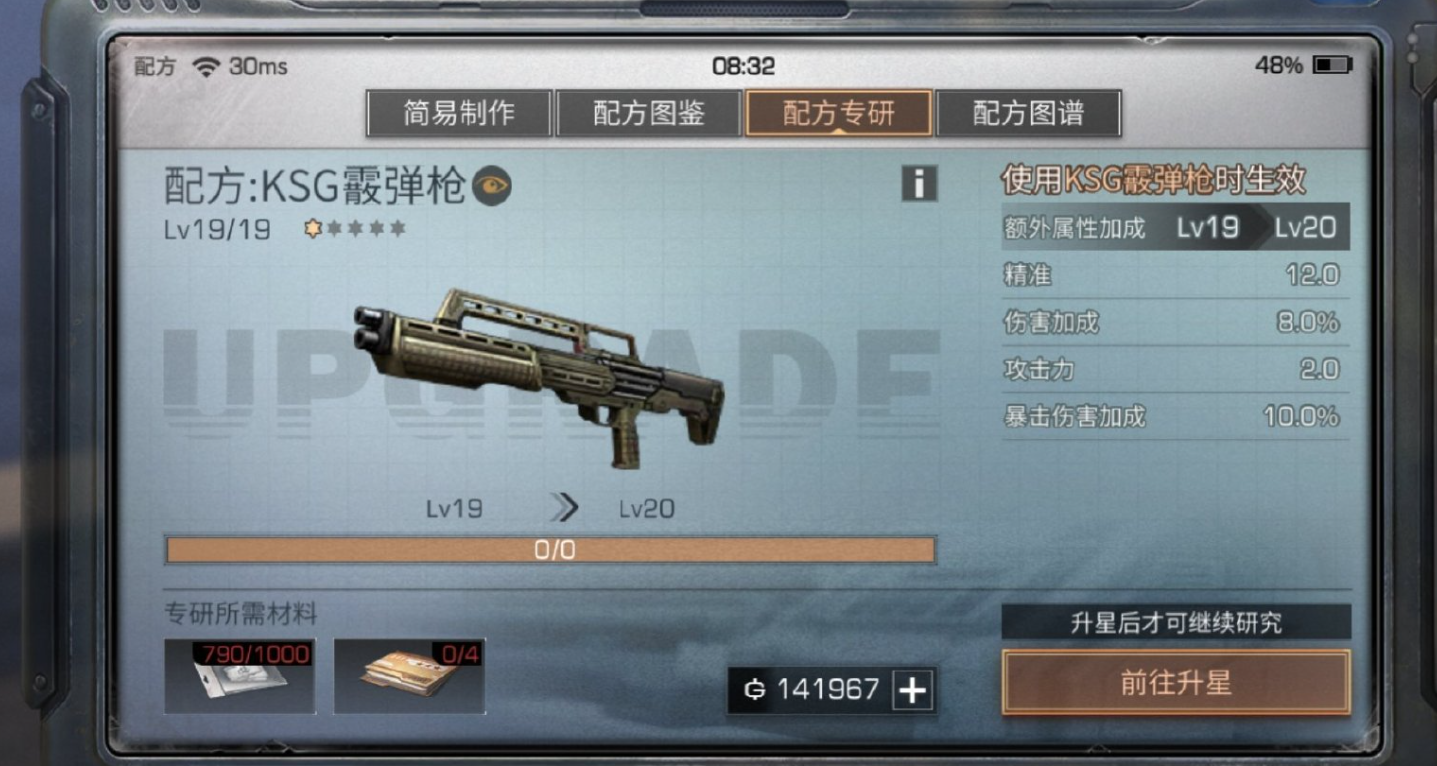Image resolution: width=1437 pixels, height=766 pixels.
Task: Open the 配方图谱 tab
Action: (x=1029, y=113)
